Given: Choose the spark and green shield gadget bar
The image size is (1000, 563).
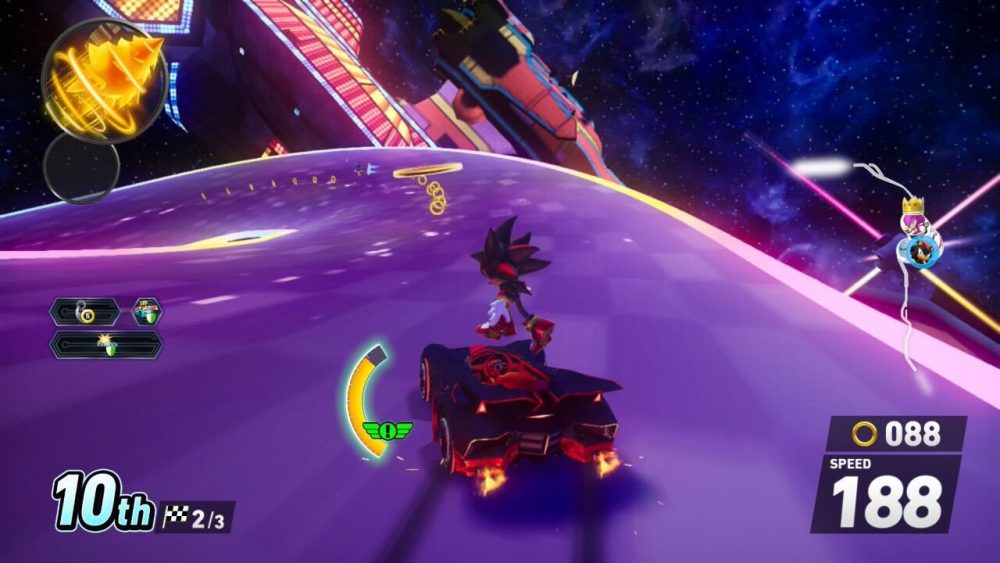Looking at the screenshot, I should tap(107, 344).
